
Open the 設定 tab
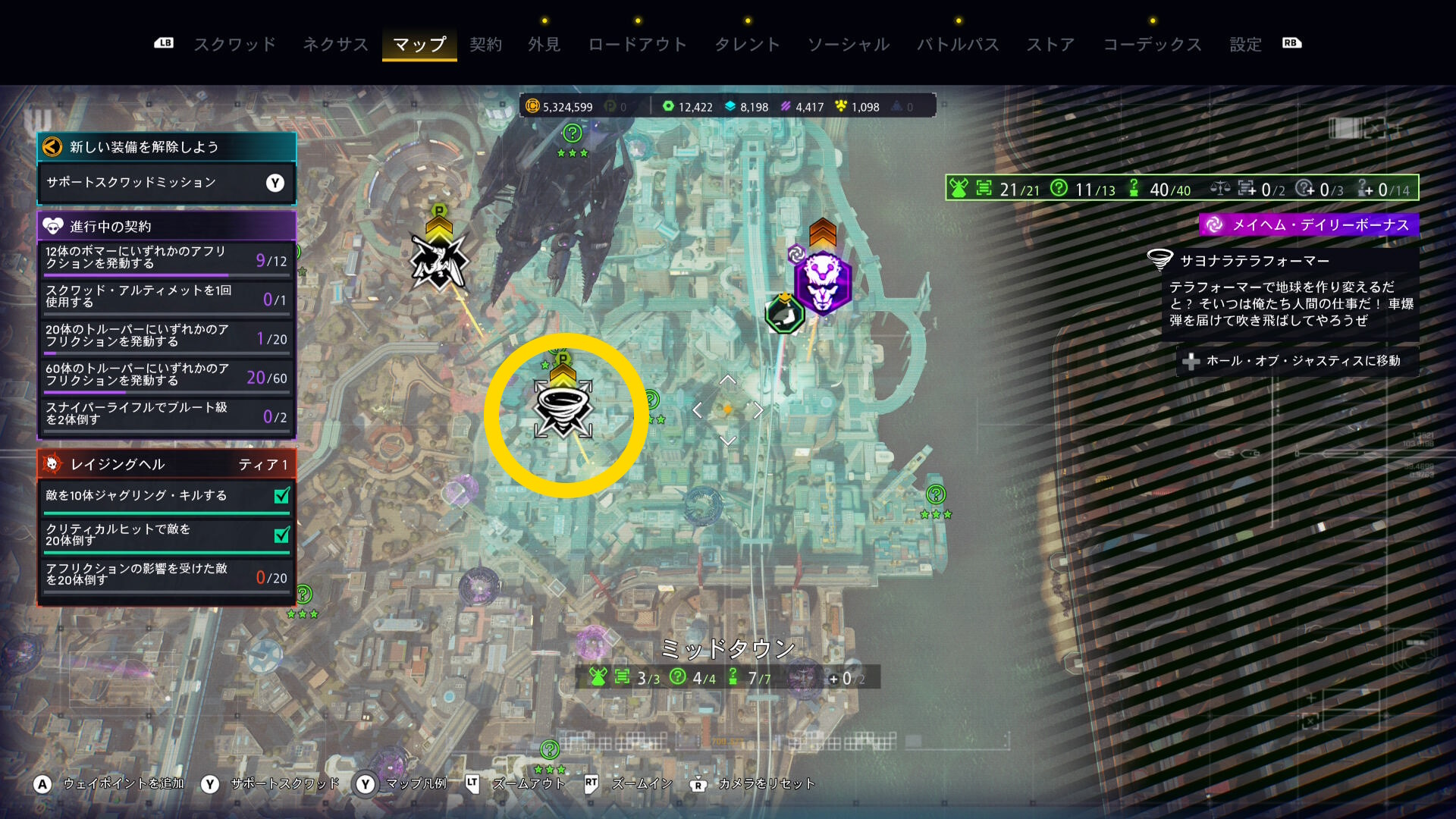1245,44
